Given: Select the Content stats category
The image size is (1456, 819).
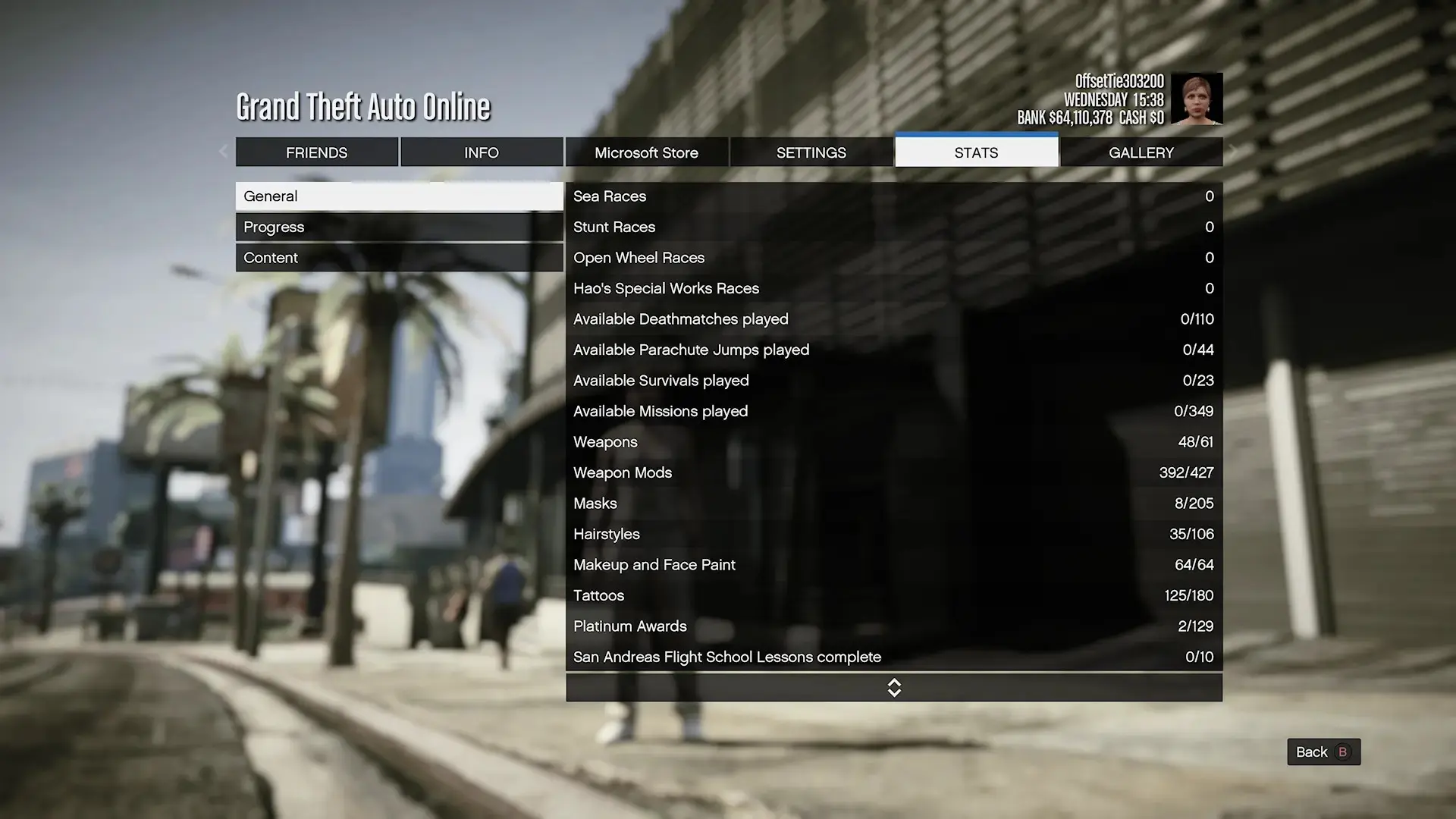Looking at the screenshot, I should (398, 257).
